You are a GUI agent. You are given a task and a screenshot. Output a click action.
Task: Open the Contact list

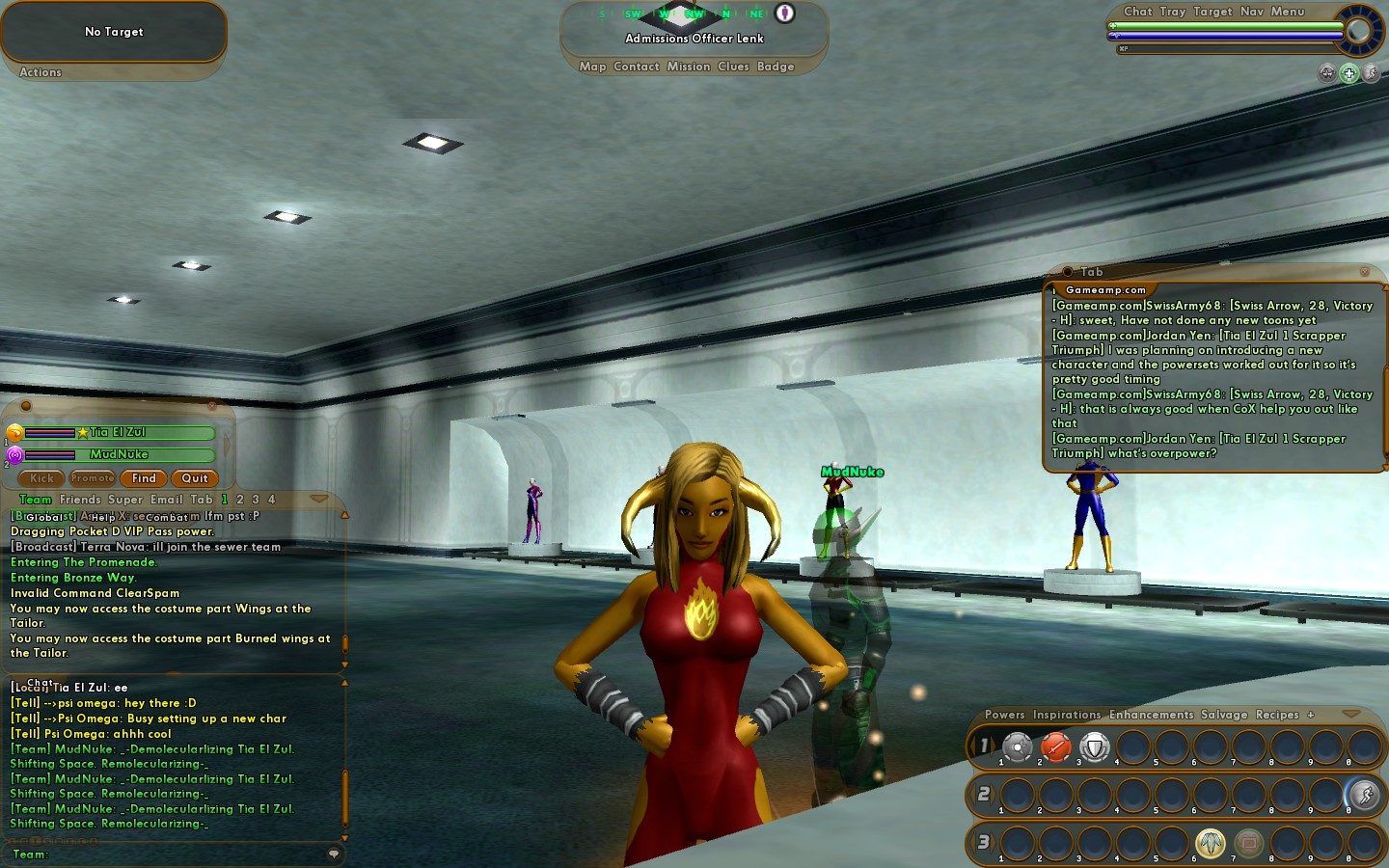coord(636,67)
